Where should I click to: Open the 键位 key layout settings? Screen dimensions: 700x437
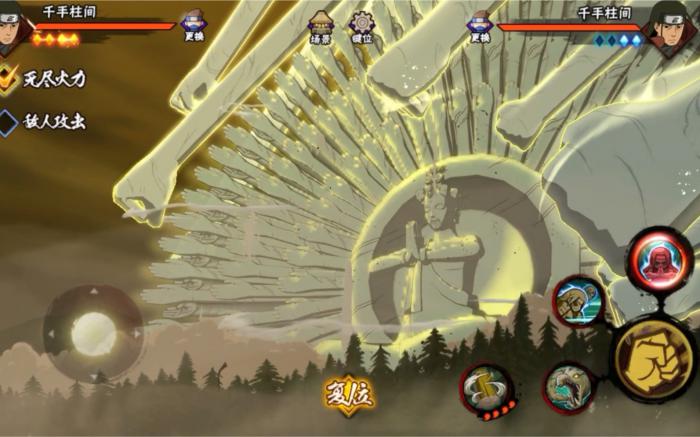[362, 26]
